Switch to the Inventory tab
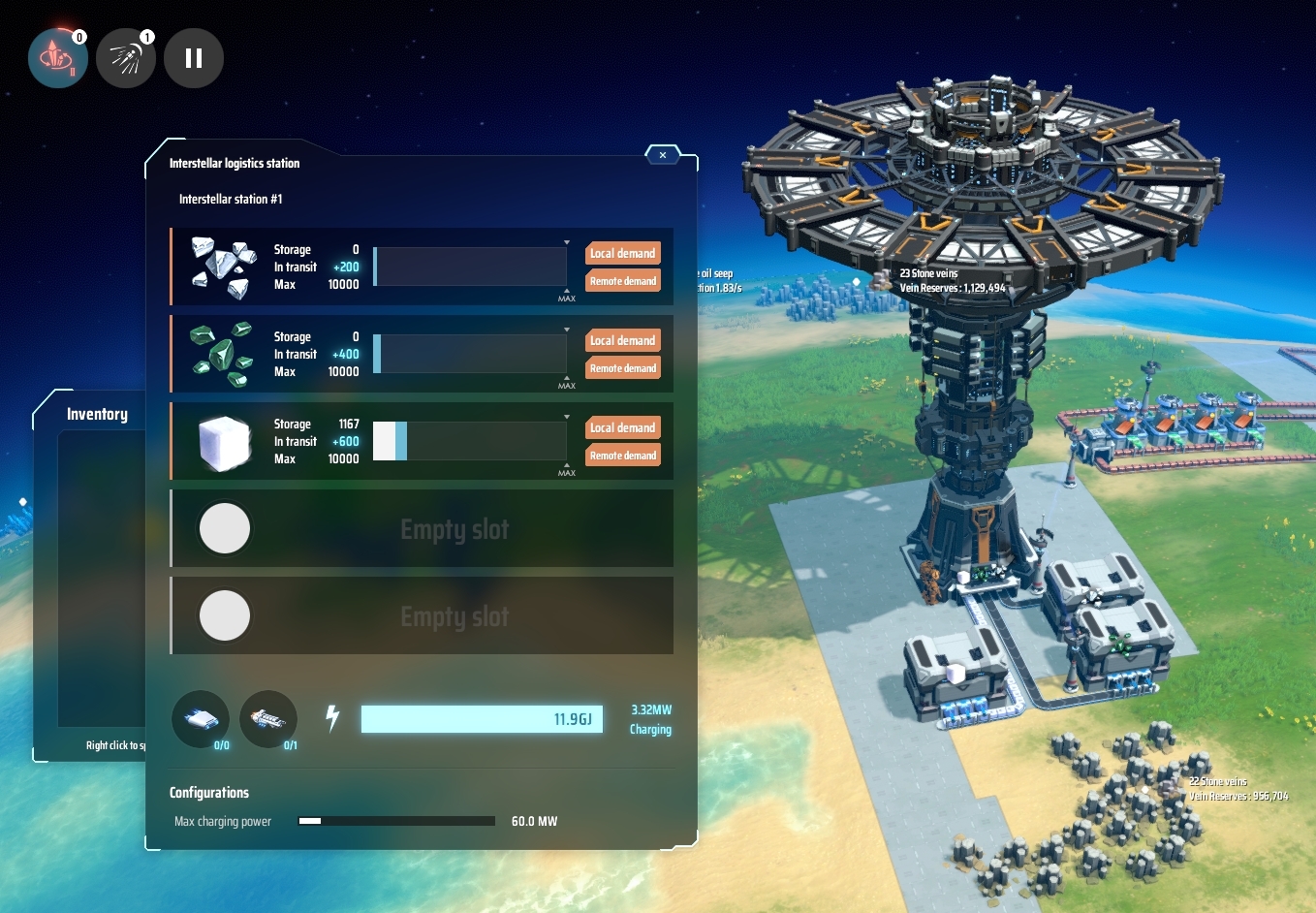This screenshot has width=1316, height=913. pyautogui.click(x=97, y=413)
